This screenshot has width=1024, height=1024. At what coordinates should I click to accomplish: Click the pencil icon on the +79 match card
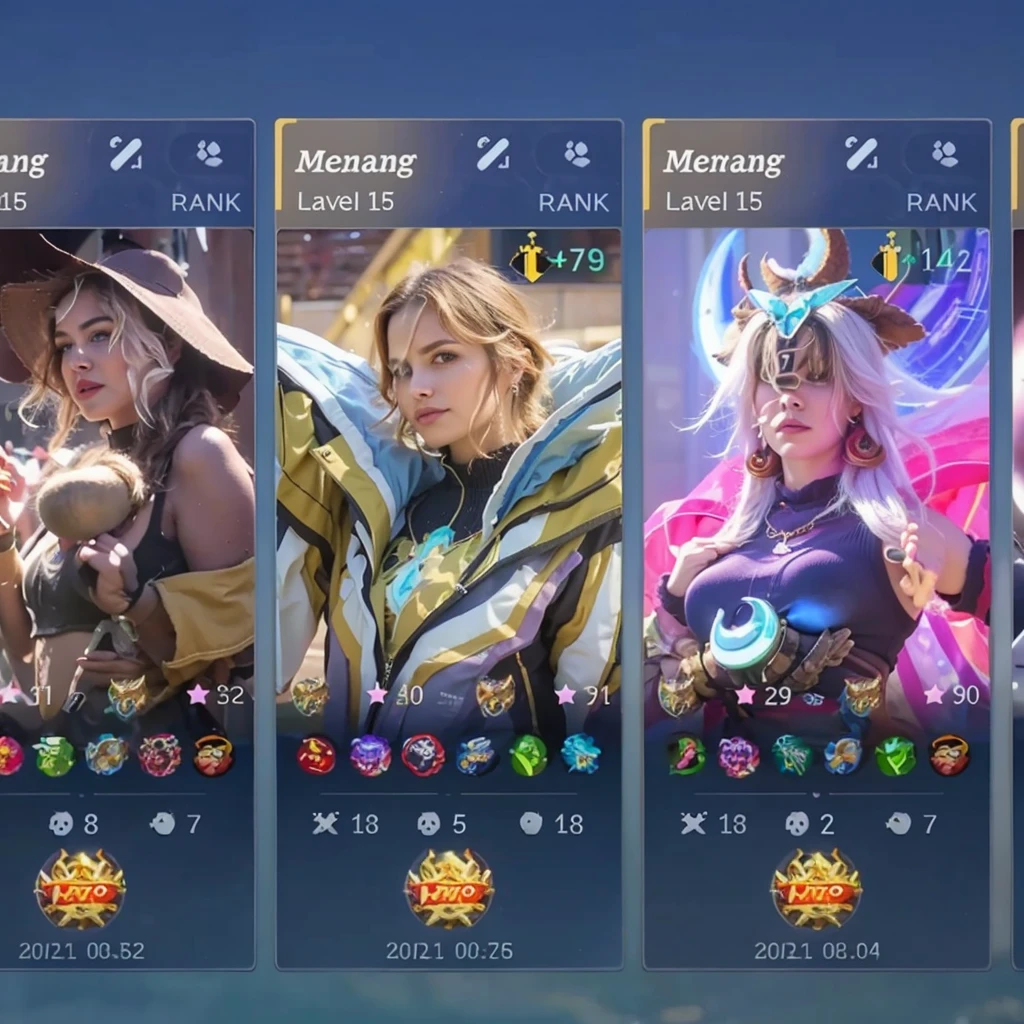point(492,154)
